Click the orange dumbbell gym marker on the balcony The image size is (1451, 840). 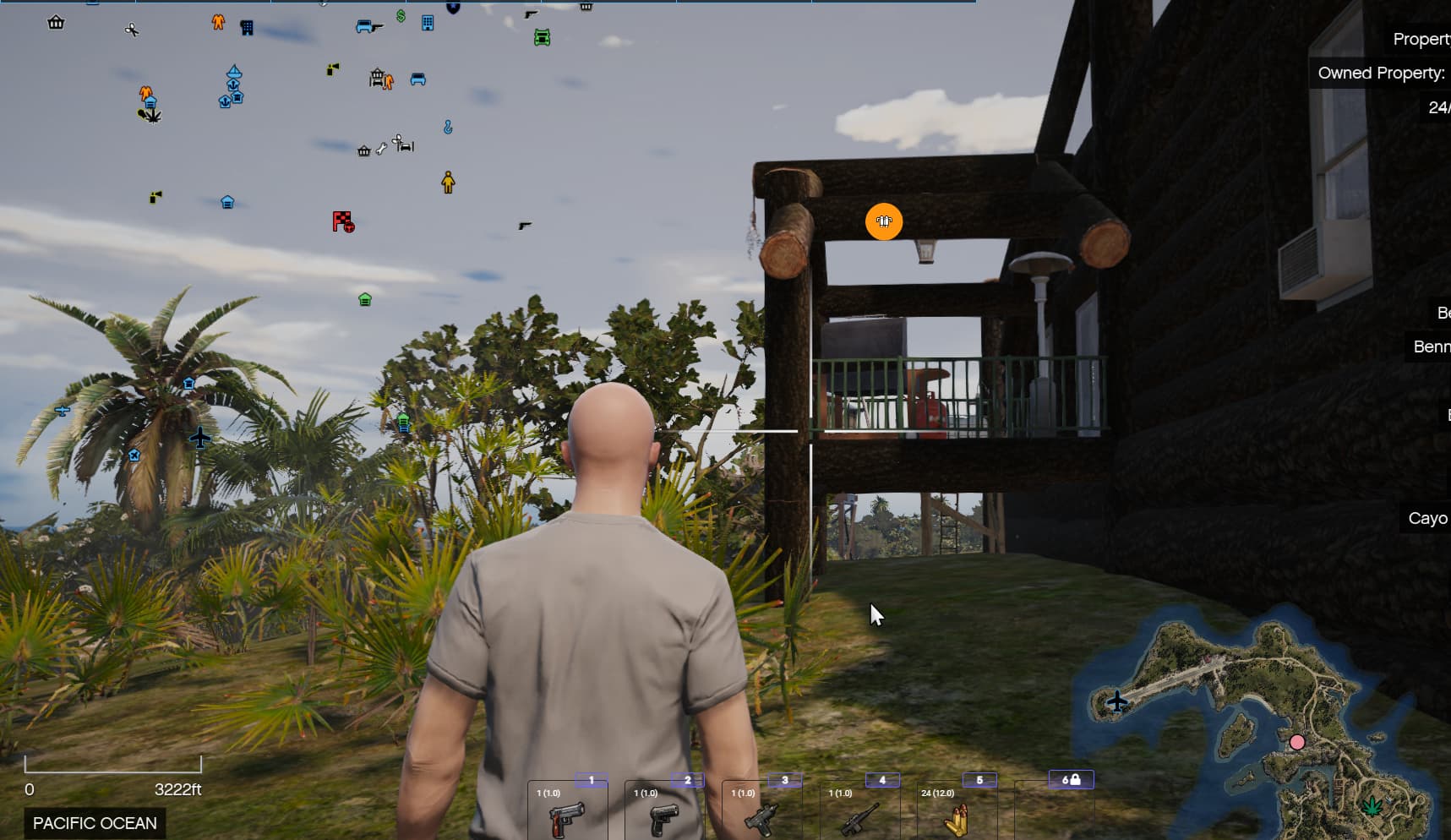click(884, 221)
